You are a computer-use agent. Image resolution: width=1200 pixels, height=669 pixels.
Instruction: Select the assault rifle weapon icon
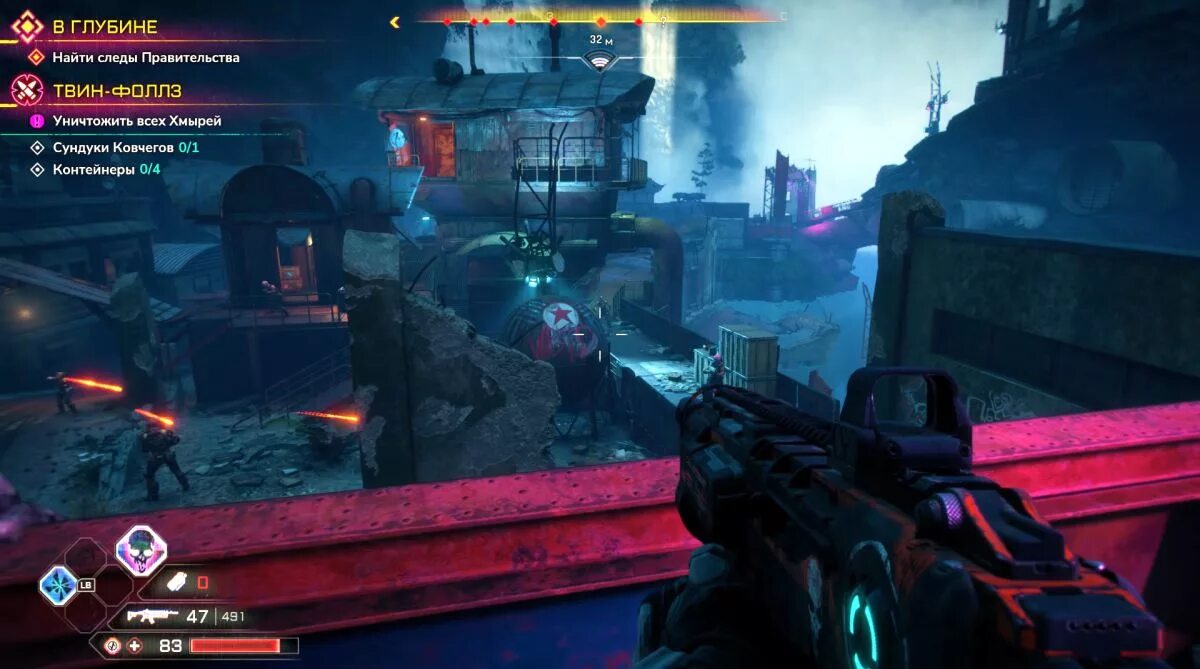(154, 616)
